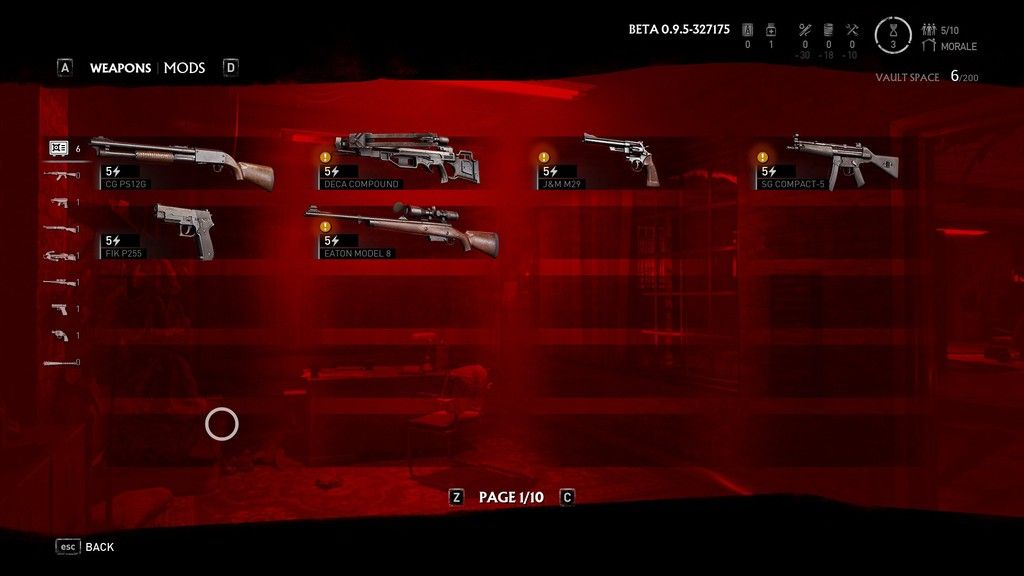Select the SG Compact-5 submachine gun
This screenshot has width=1024, height=576.
pyautogui.click(x=840, y=162)
